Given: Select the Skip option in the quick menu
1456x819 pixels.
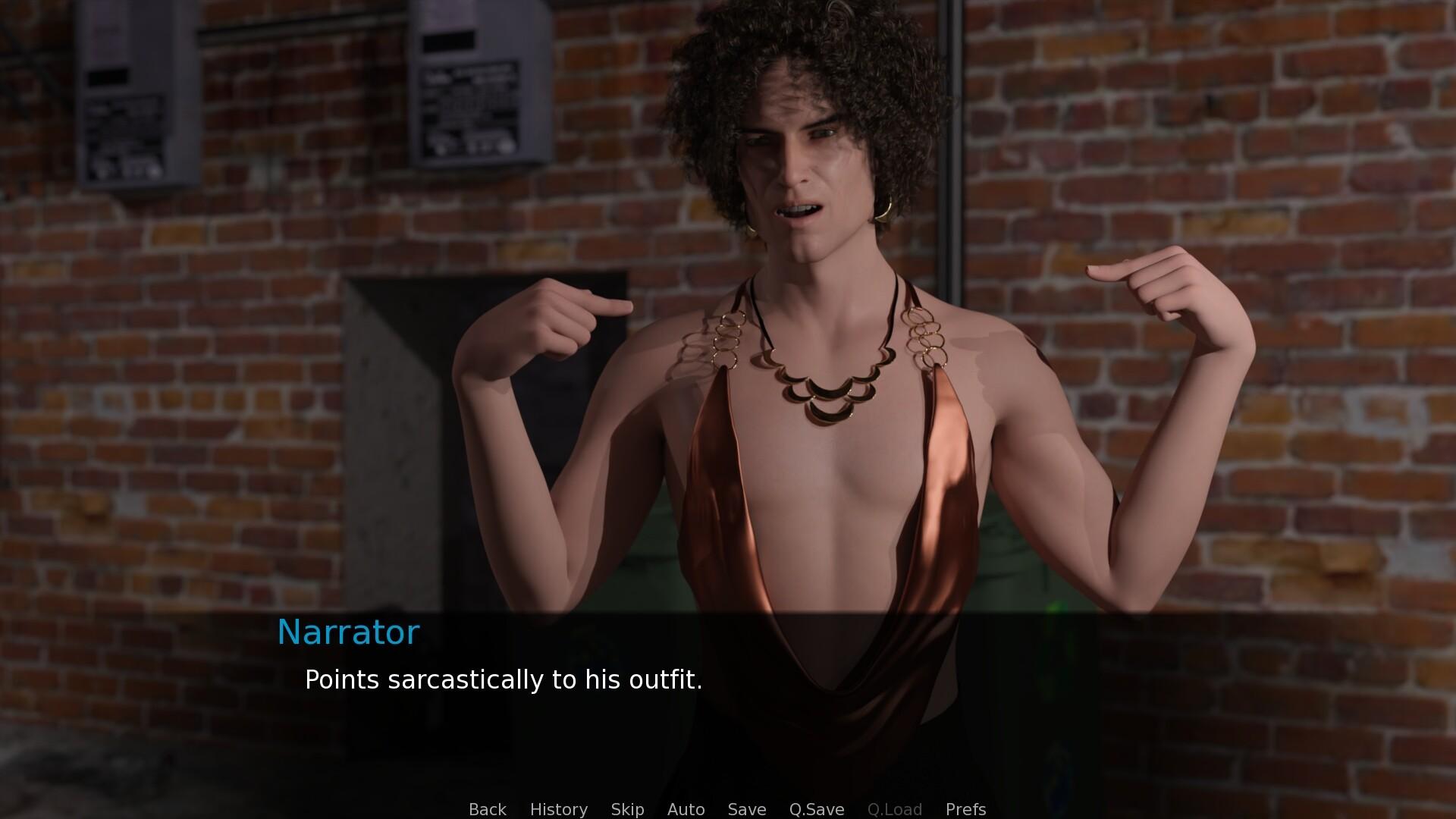Looking at the screenshot, I should (627, 809).
